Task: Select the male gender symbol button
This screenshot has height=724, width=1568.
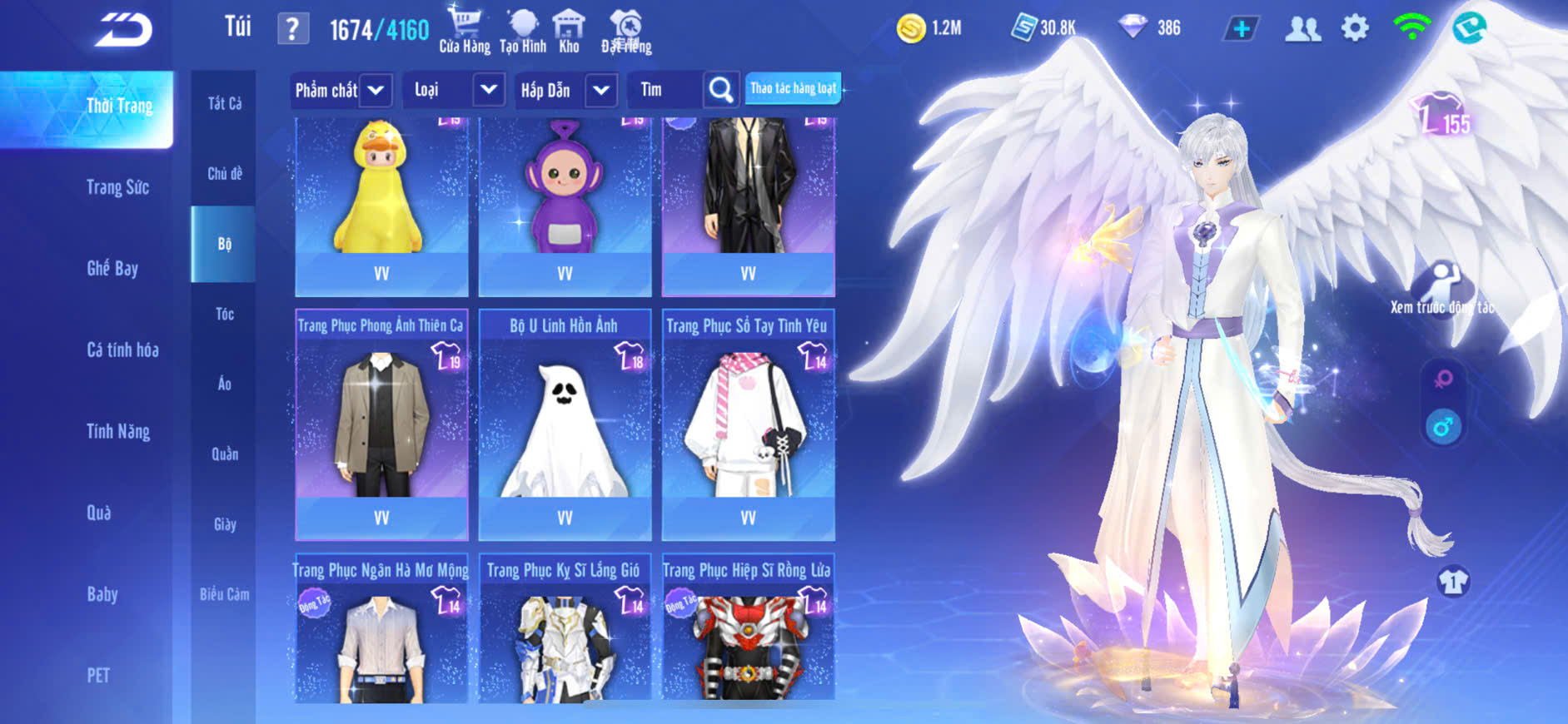Action: pos(1442,428)
